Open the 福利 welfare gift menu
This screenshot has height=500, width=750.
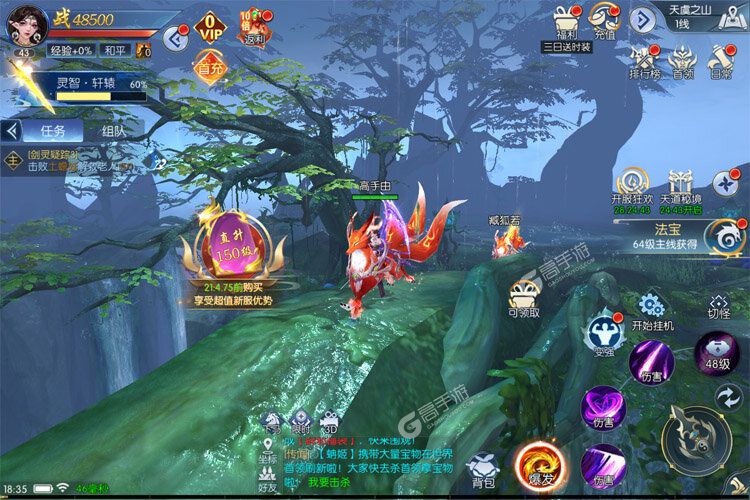tap(567, 20)
